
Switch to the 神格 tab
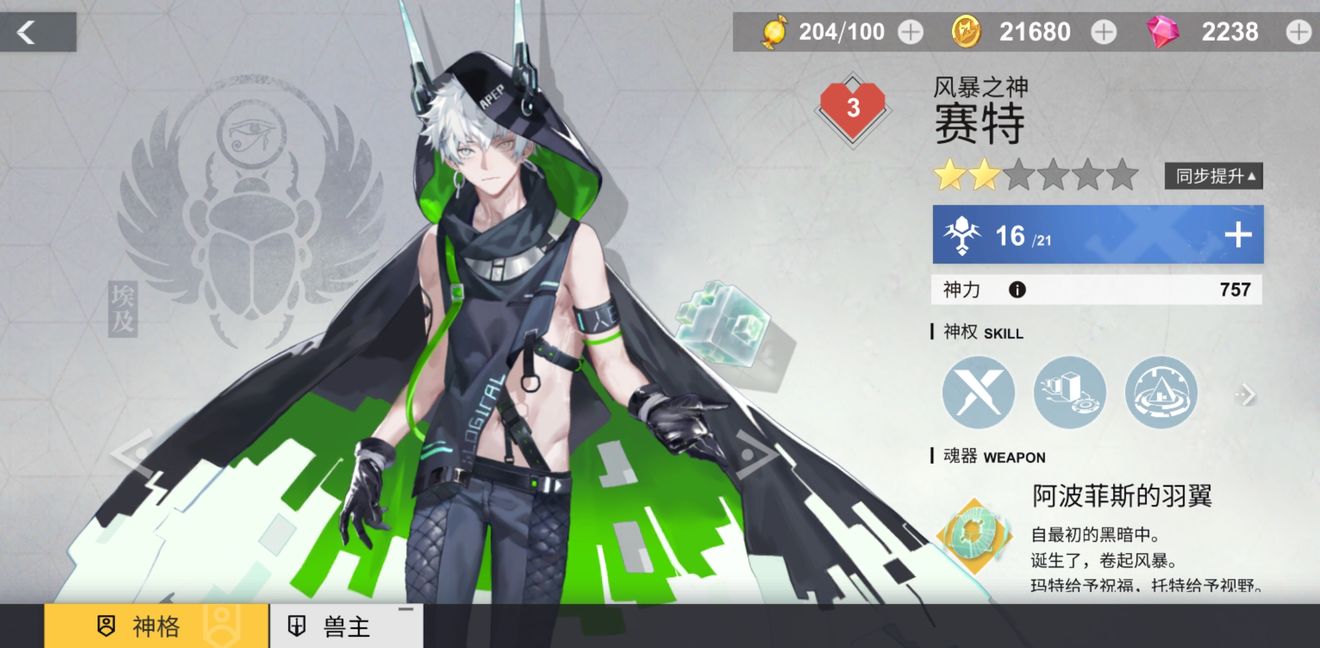pyautogui.click(x=156, y=627)
